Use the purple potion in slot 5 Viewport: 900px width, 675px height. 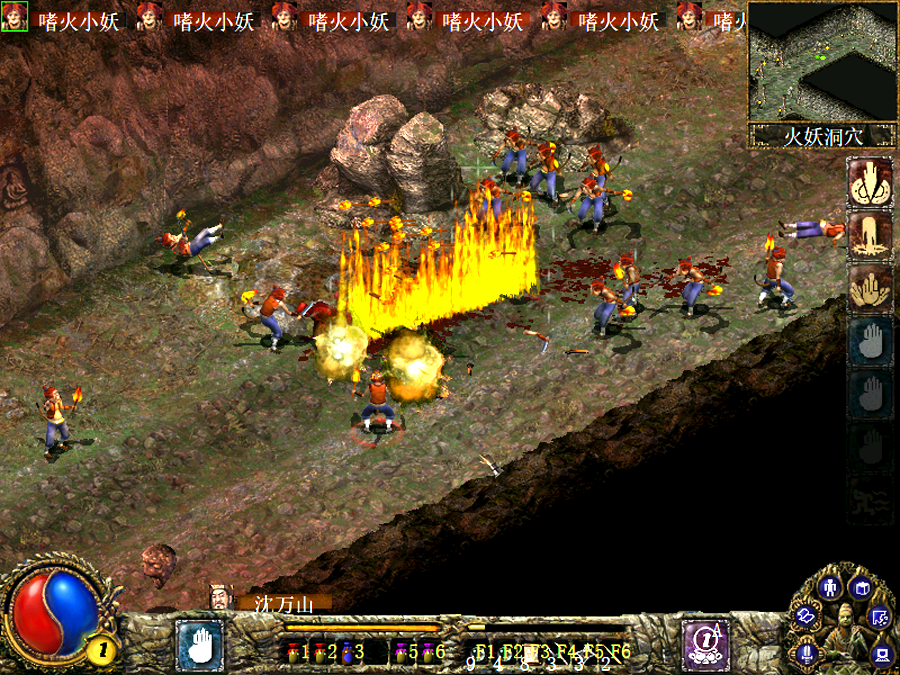tap(402, 652)
